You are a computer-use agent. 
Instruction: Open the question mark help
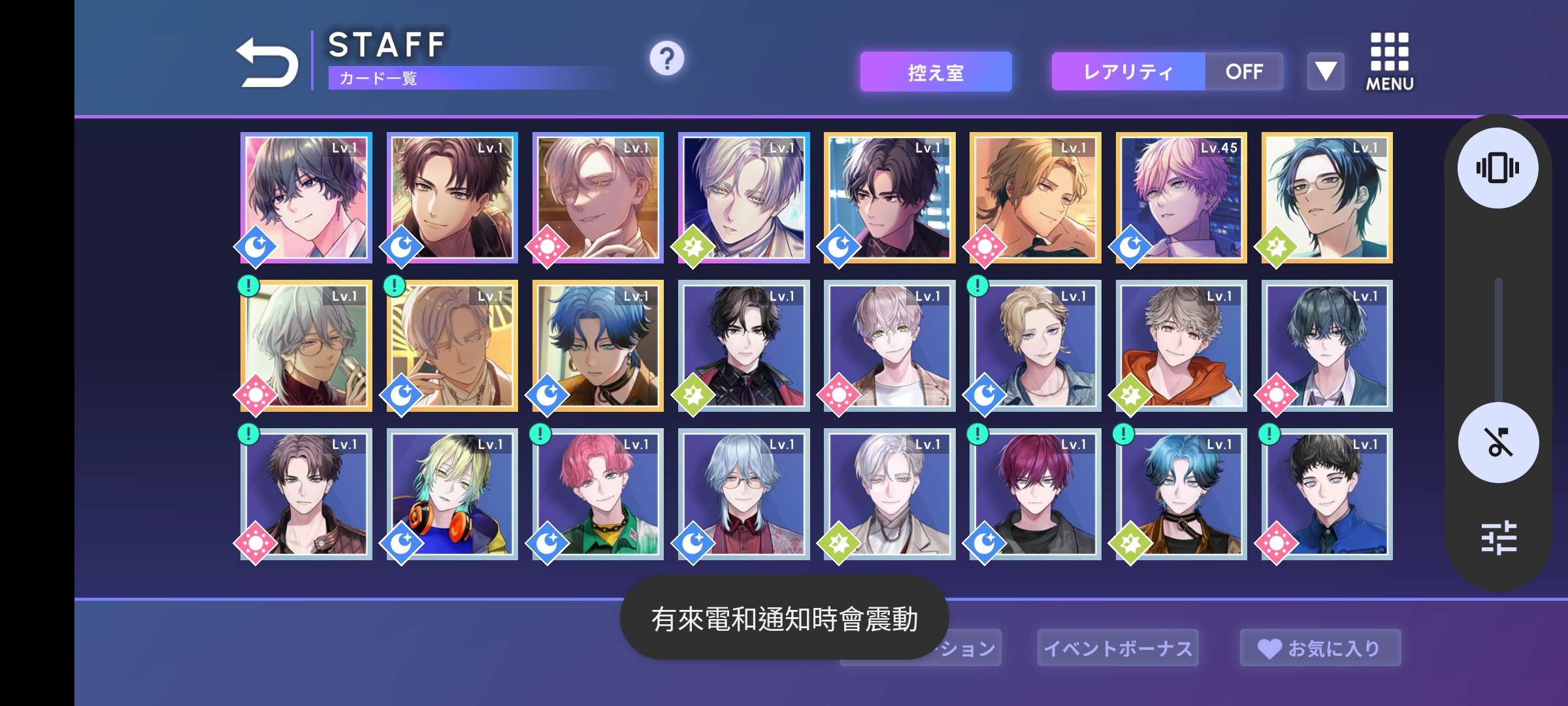666,59
